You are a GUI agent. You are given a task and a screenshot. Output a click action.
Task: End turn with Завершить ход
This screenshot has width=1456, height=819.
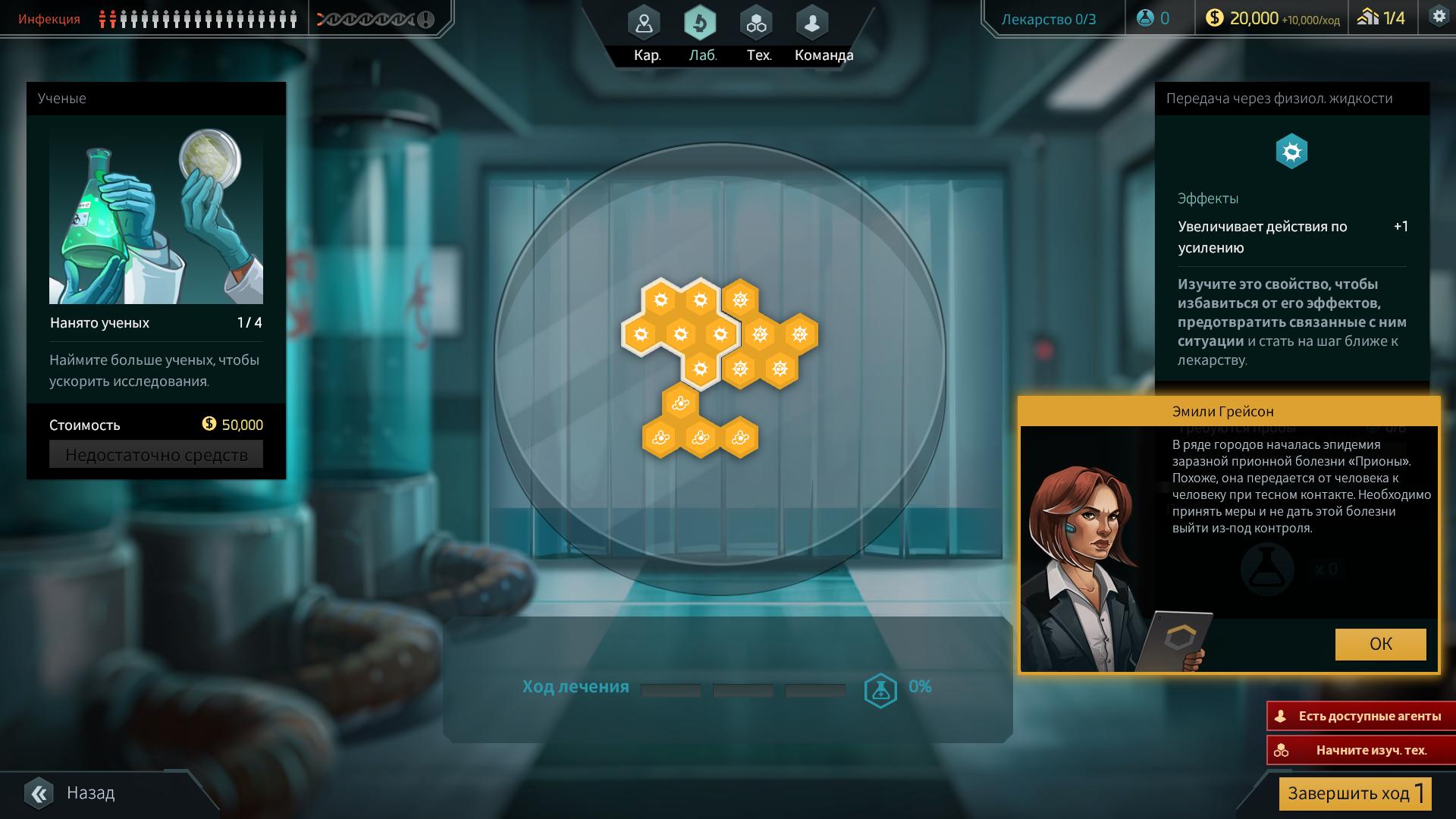pos(1354,794)
